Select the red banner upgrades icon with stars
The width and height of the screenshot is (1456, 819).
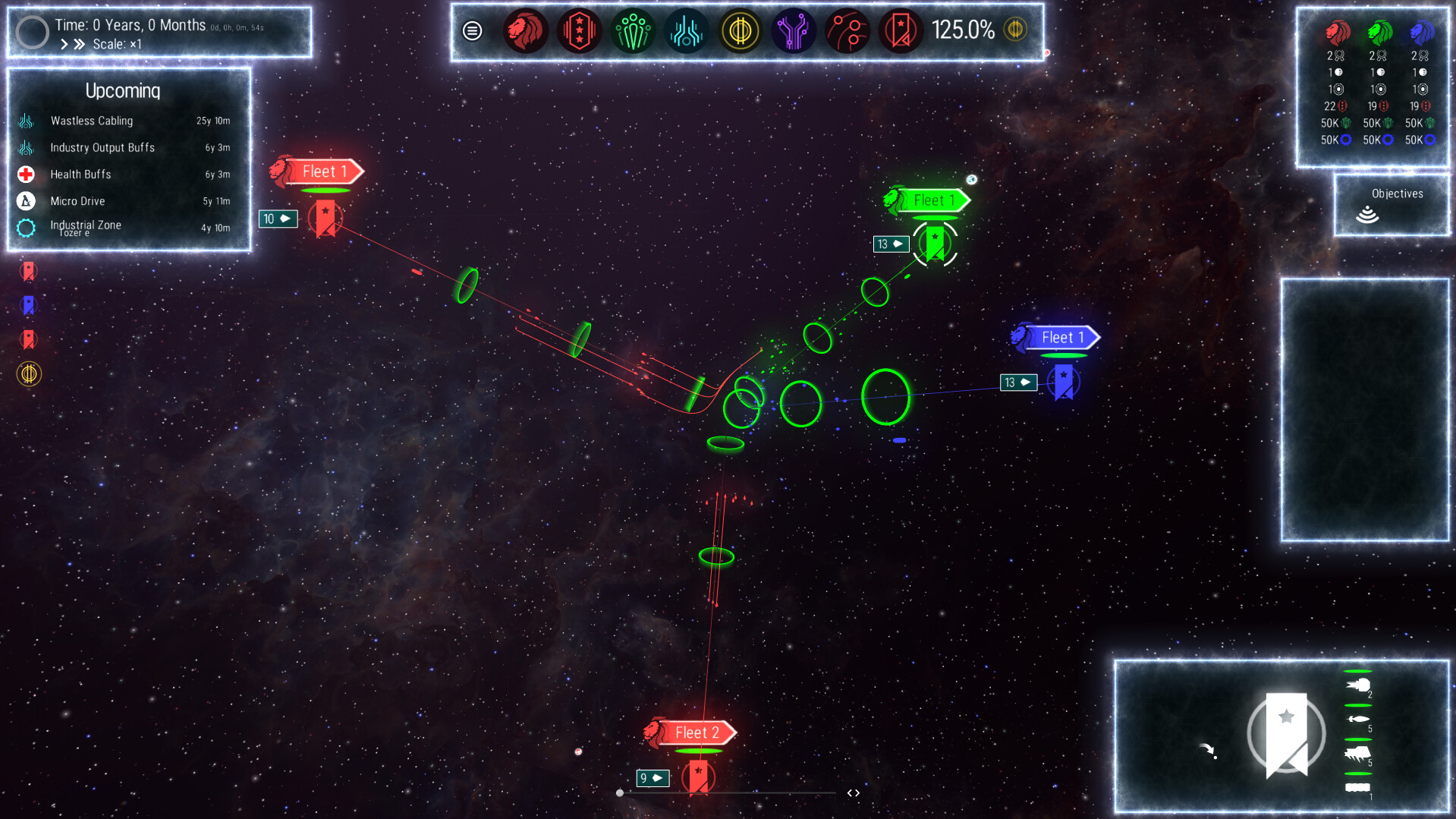(x=579, y=32)
